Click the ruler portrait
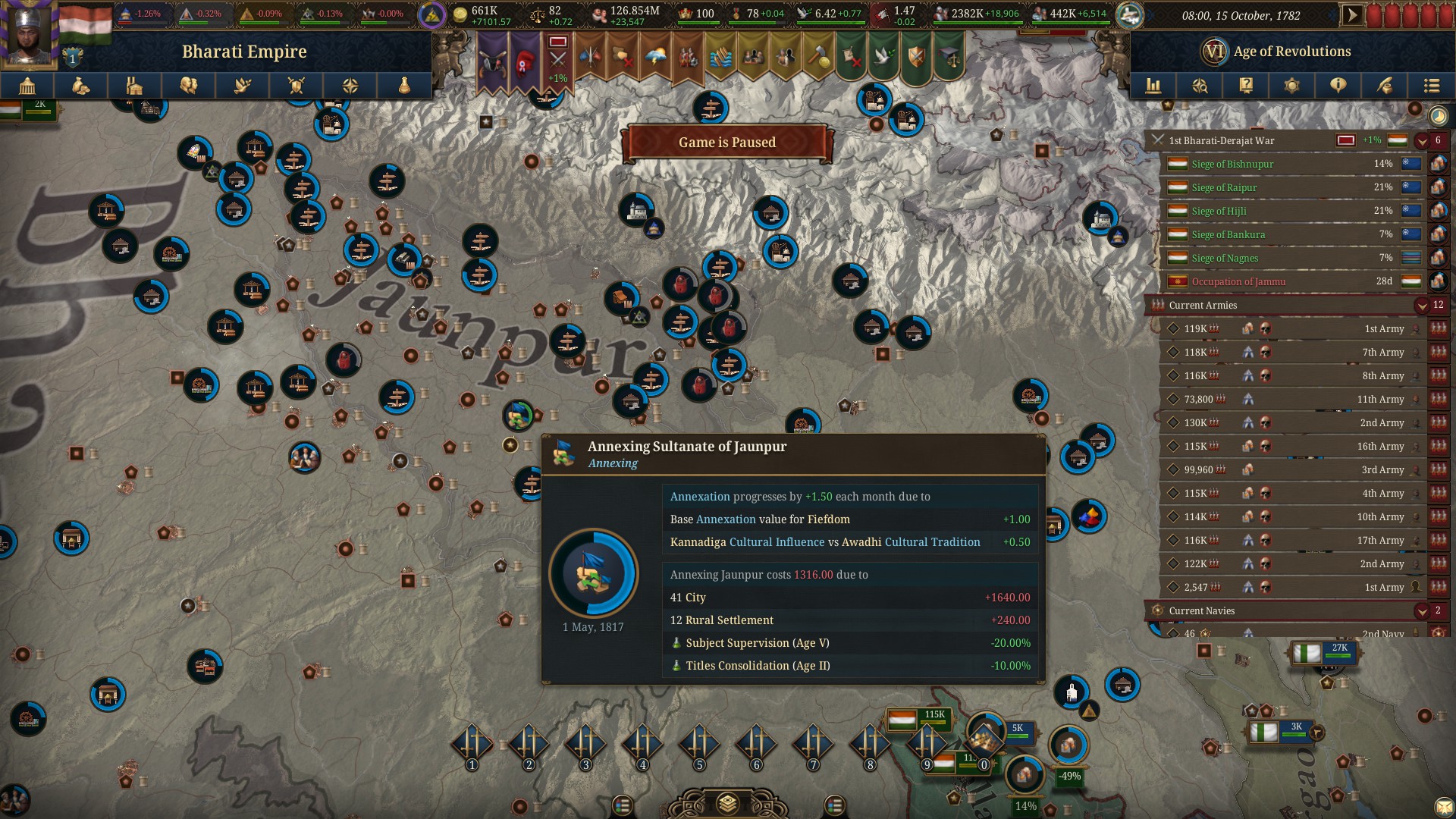 tap(30, 34)
